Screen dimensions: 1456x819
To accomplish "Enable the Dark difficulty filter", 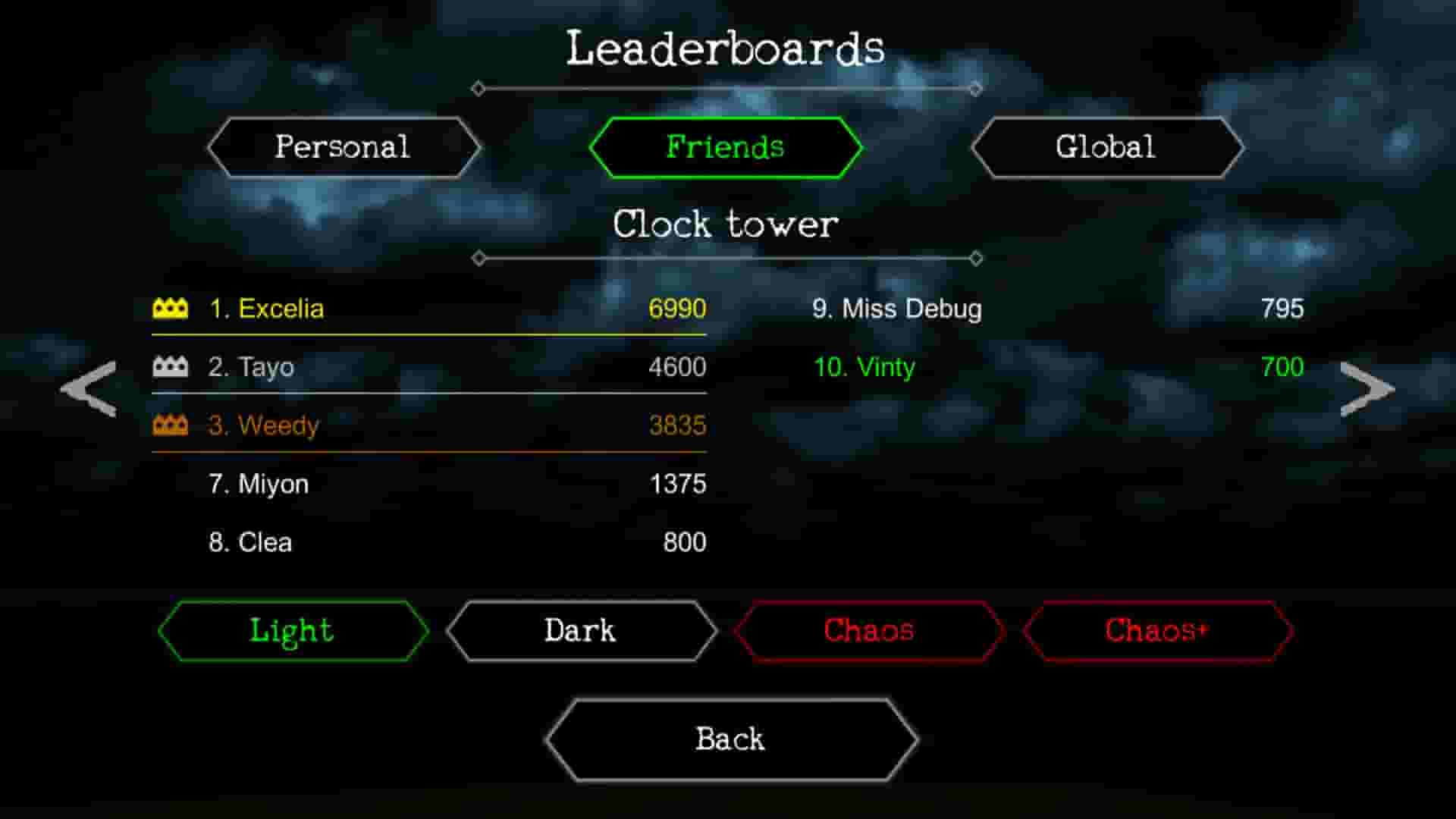I will coord(580,630).
